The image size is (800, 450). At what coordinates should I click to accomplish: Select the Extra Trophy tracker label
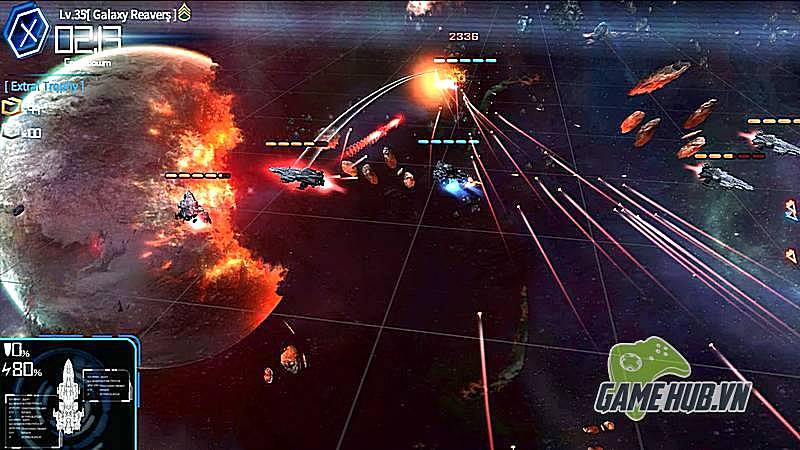coord(43,87)
